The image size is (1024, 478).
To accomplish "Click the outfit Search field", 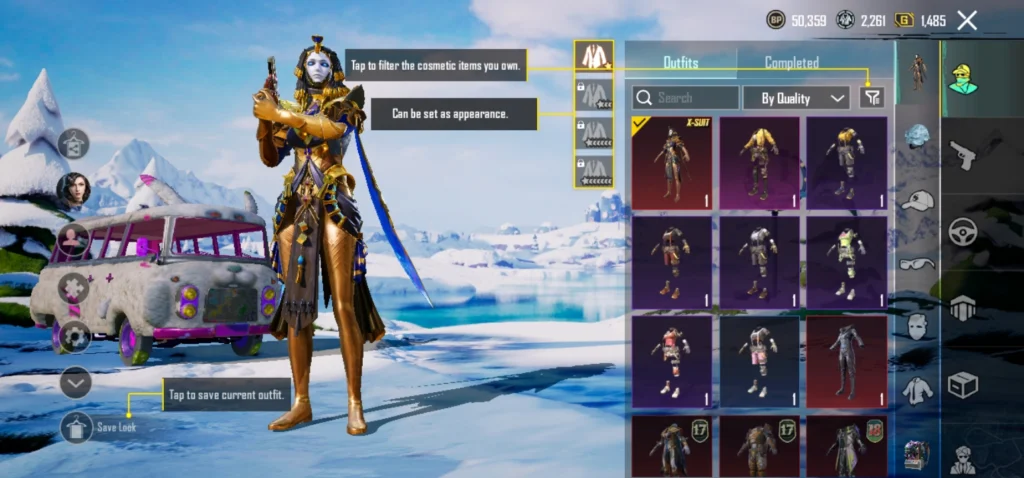I will pyautogui.click(x=686, y=98).
